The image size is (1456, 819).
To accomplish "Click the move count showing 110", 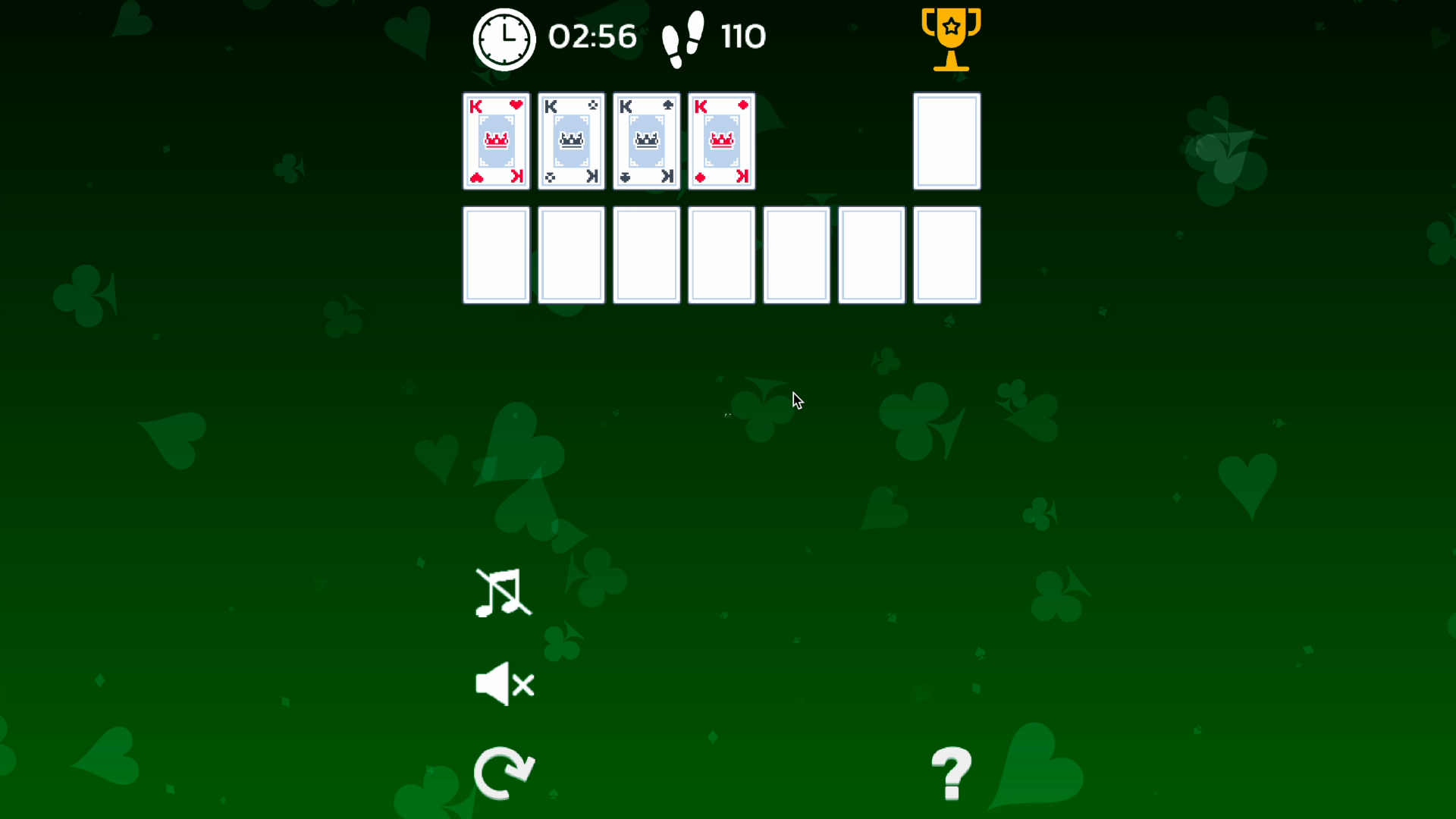I will (x=742, y=36).
